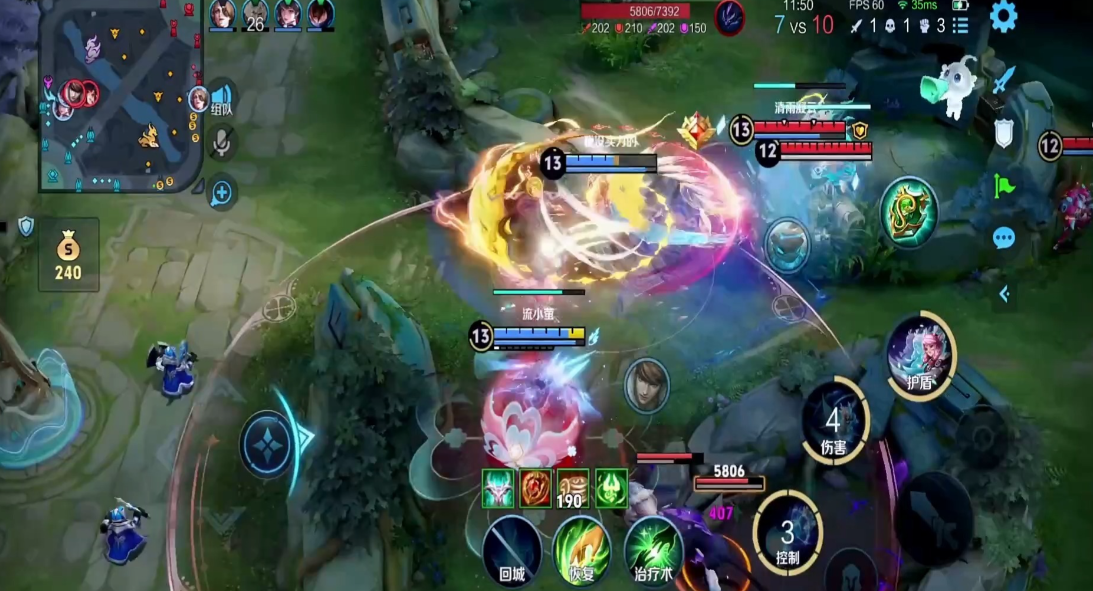Activate the green serpent equipment item
The height and width of the screenshot is (591, 1093).
point(908,213)
